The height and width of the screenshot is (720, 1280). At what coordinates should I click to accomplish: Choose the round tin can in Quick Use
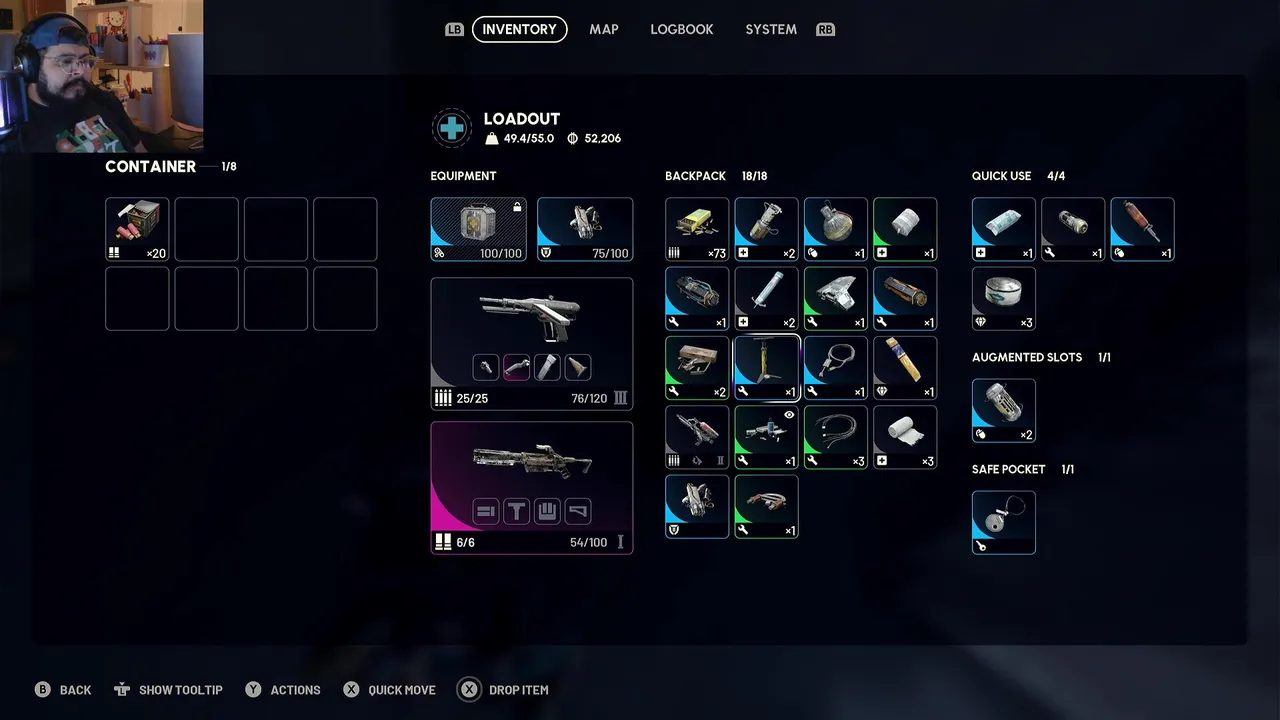[1003, 298]
